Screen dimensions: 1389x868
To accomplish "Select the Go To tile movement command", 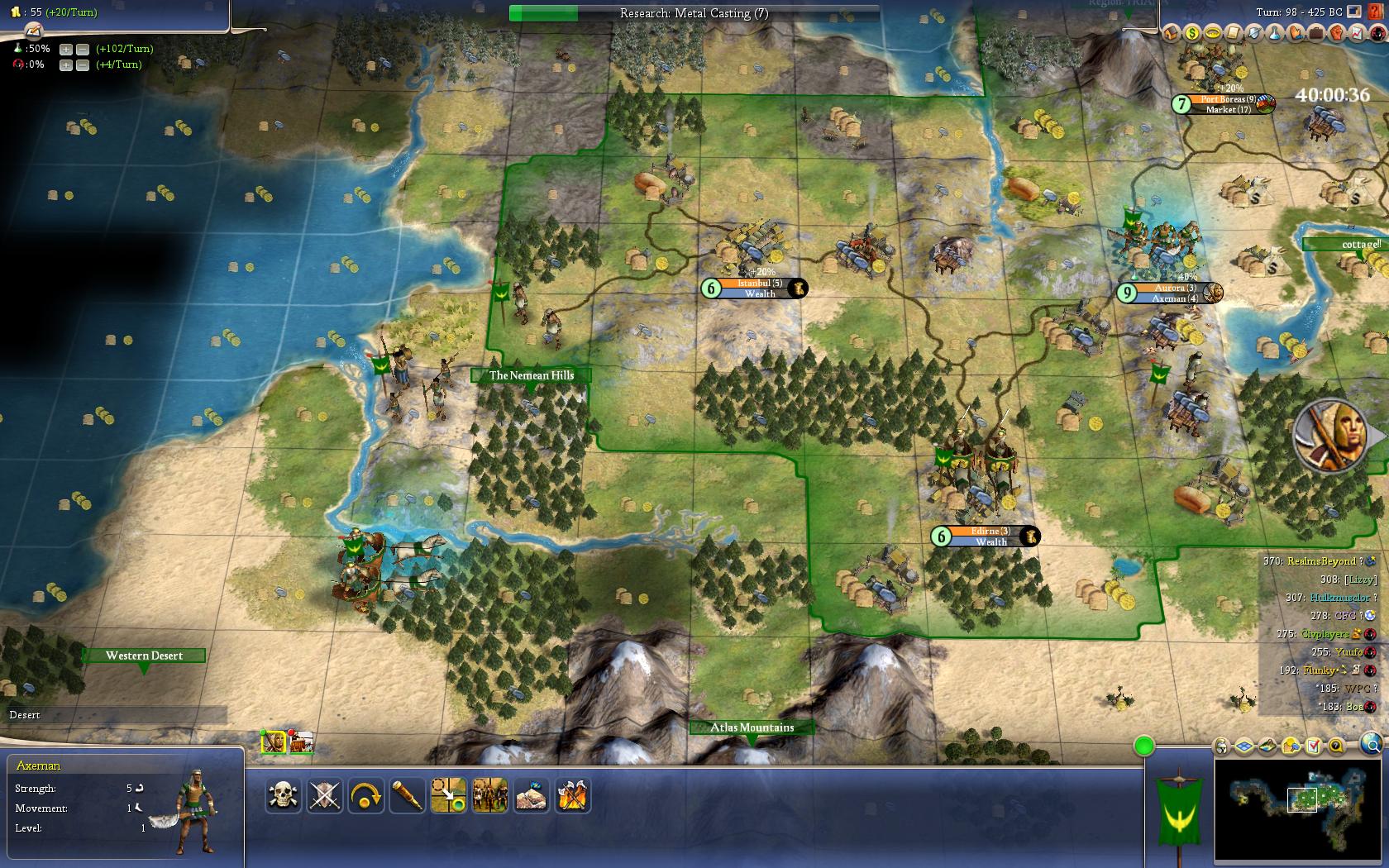I will click(x=449, y=796).
